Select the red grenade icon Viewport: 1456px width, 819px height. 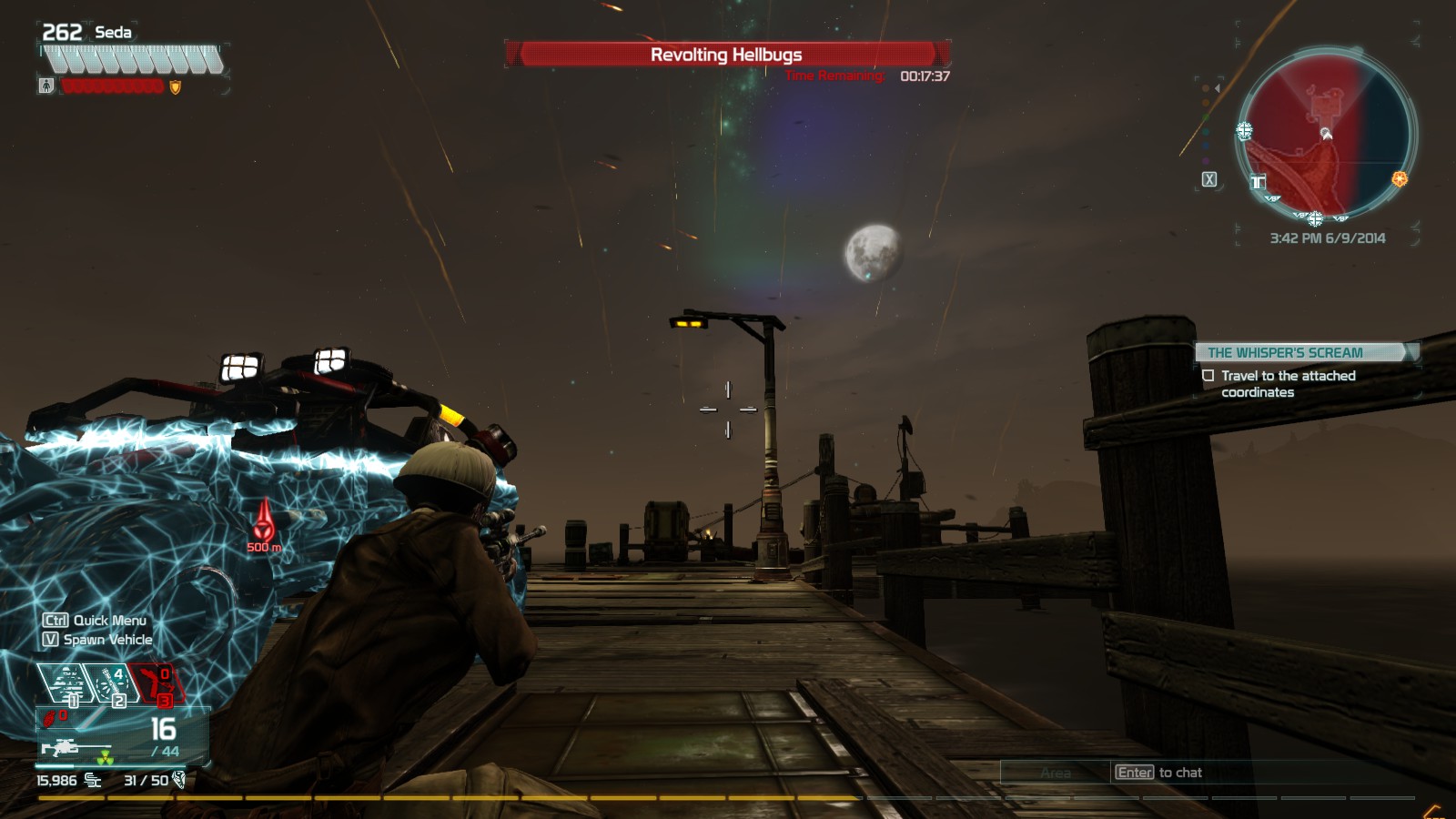pos(49,719)
